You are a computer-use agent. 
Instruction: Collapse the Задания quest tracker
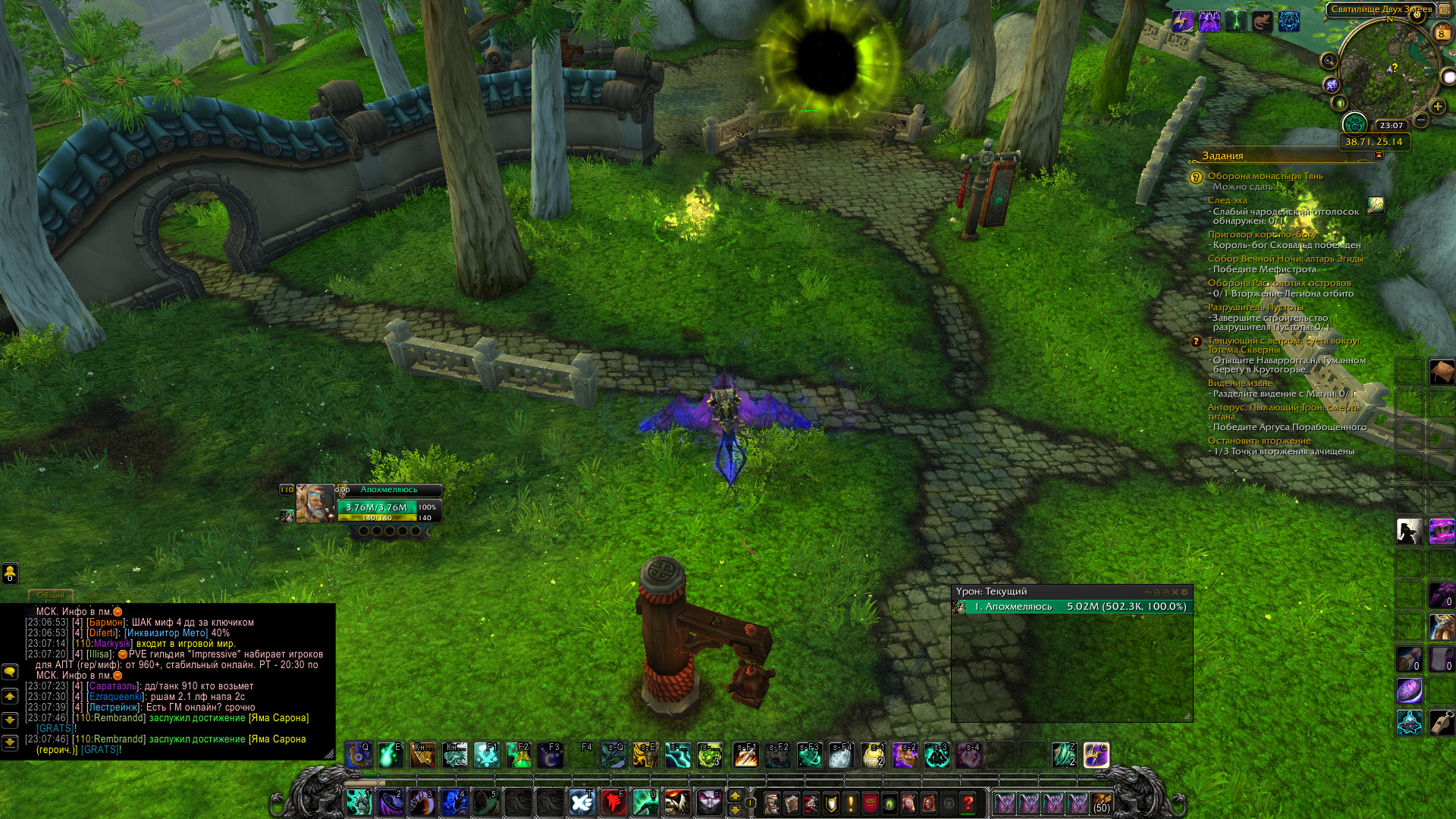click(x=1379, y=155)
